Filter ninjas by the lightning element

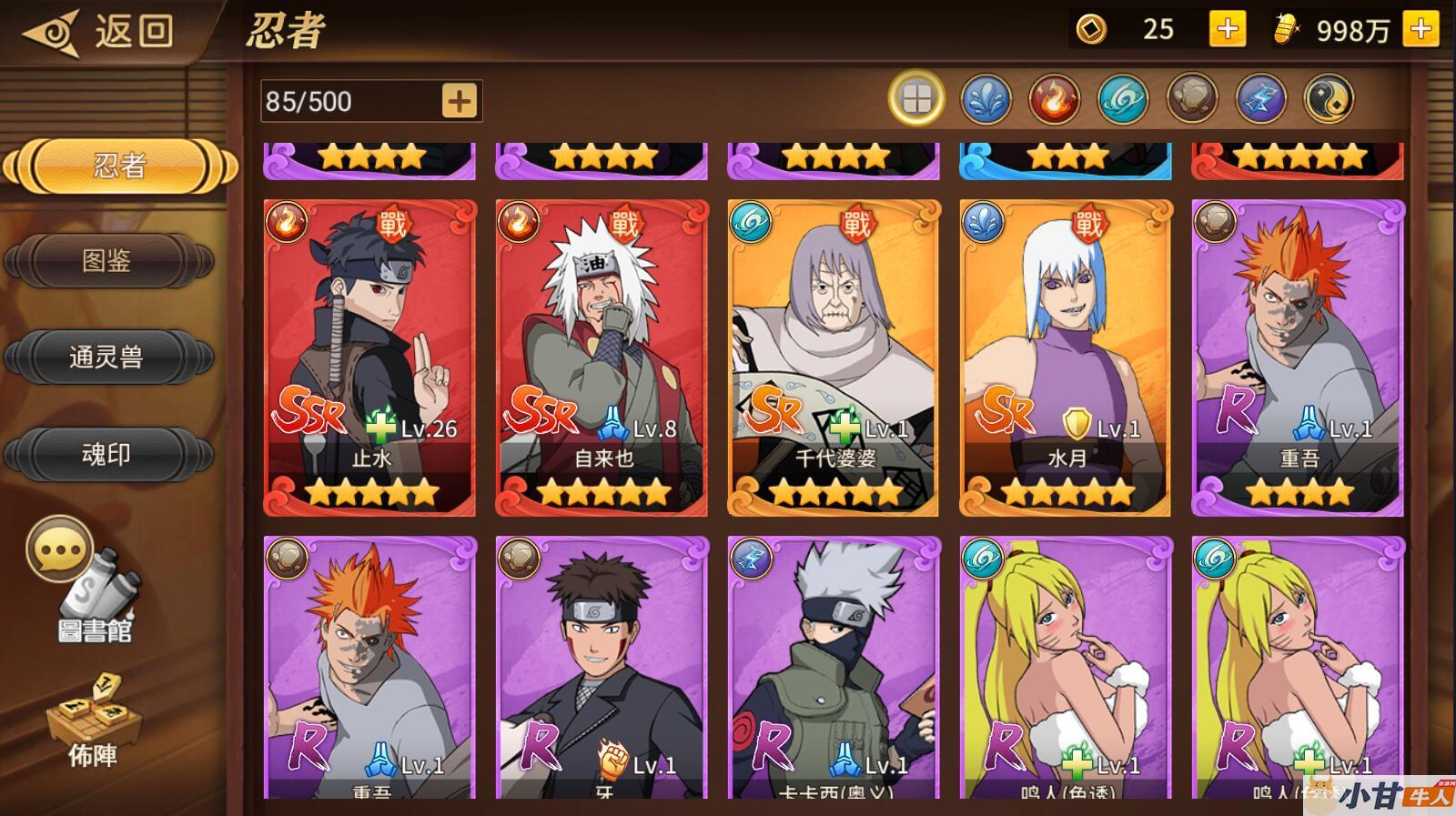(1260, 98)
